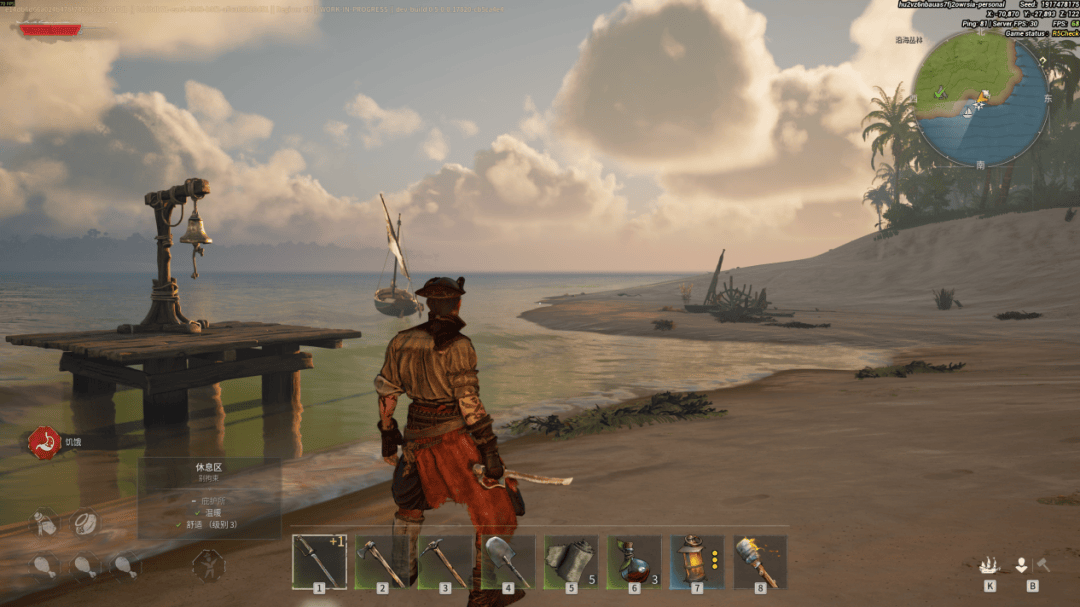Open the rest area comfort panel
Viewport: 1080px width, 607px height.
[209, 497]
